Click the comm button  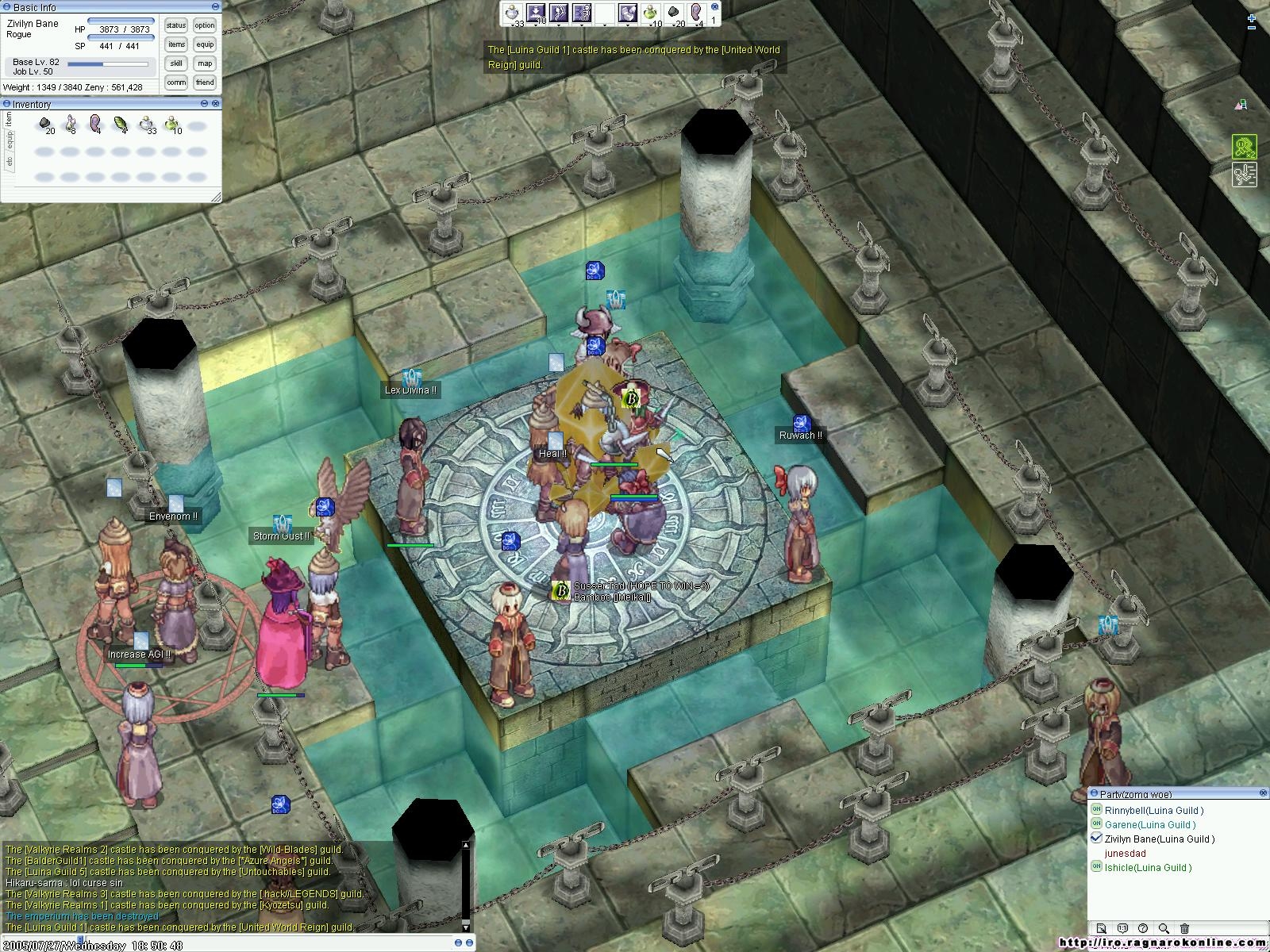[x=176, y=83]
